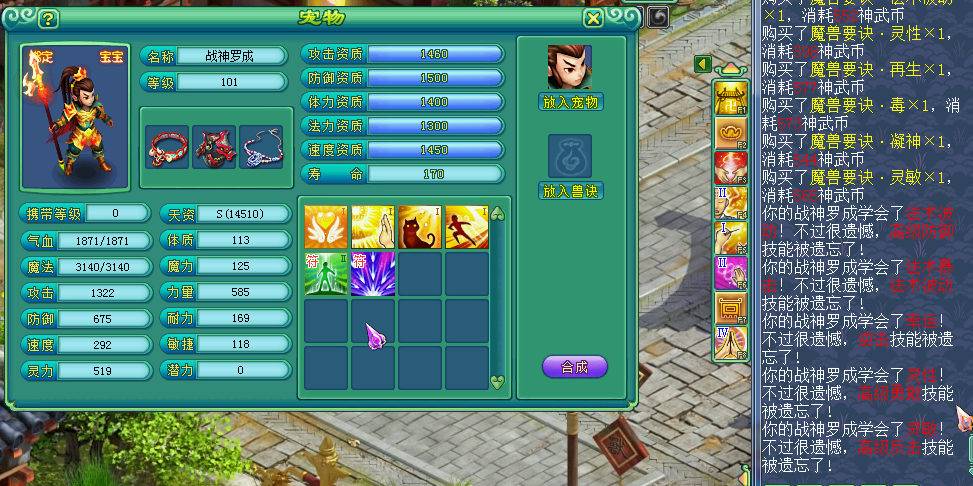Select the blue beaded necklace equipment slot
The height and width of the screenshot is (486, 973).
pyautogui.click(x=261, y=146)
